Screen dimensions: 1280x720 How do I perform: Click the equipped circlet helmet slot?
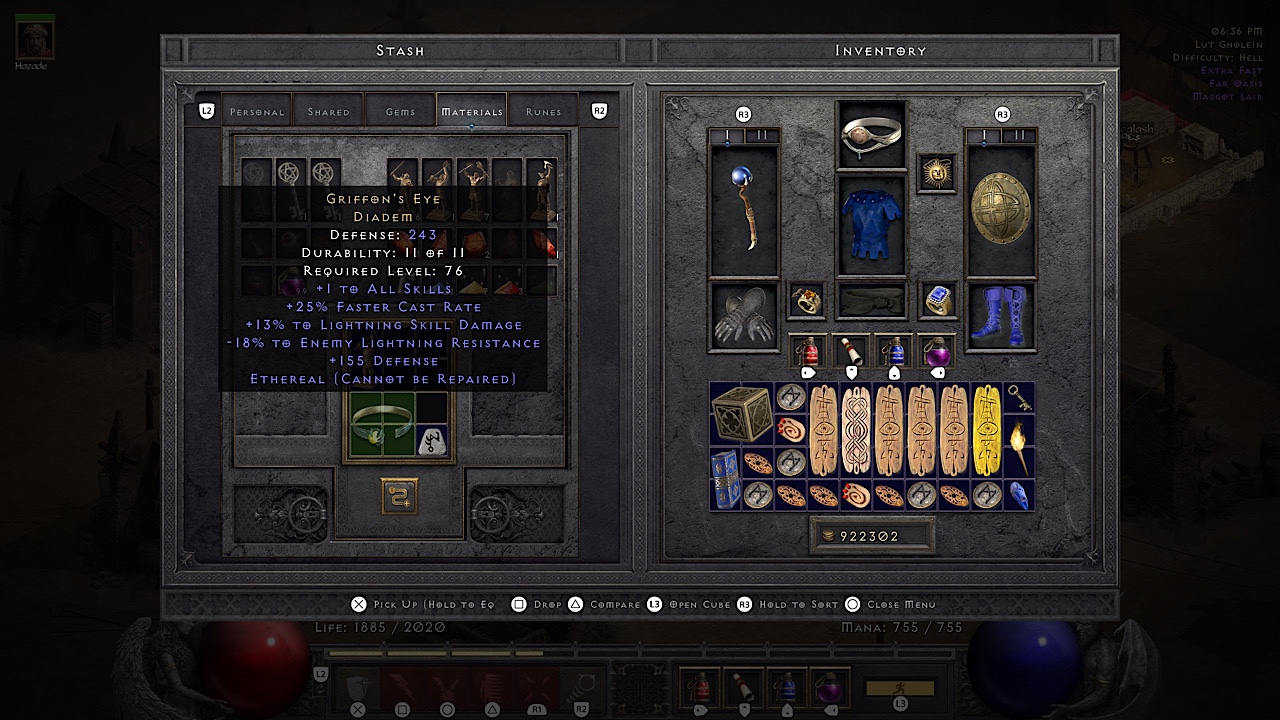(x=871, y=134)
